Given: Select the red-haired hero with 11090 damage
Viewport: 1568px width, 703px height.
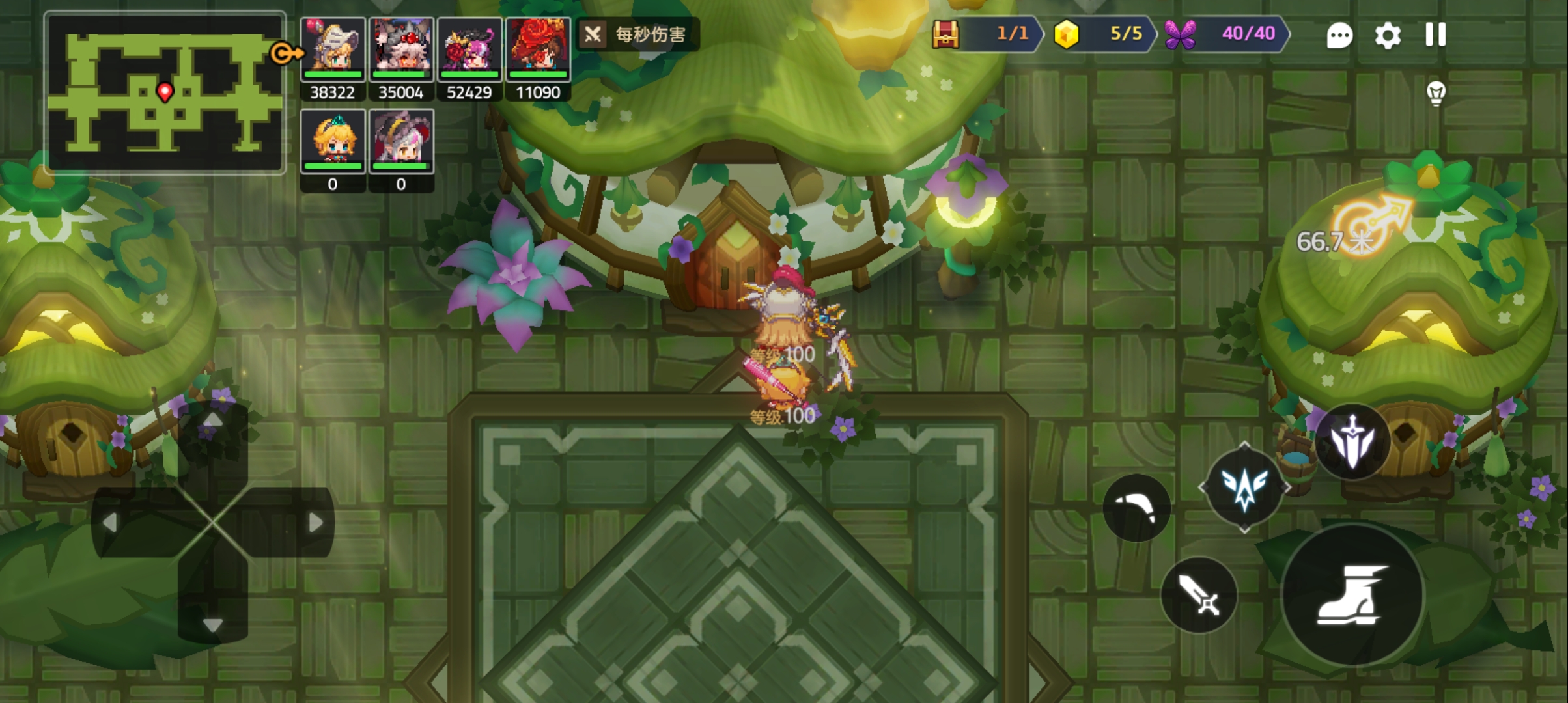Looking at the screenshot, I should tap(538, 50).
